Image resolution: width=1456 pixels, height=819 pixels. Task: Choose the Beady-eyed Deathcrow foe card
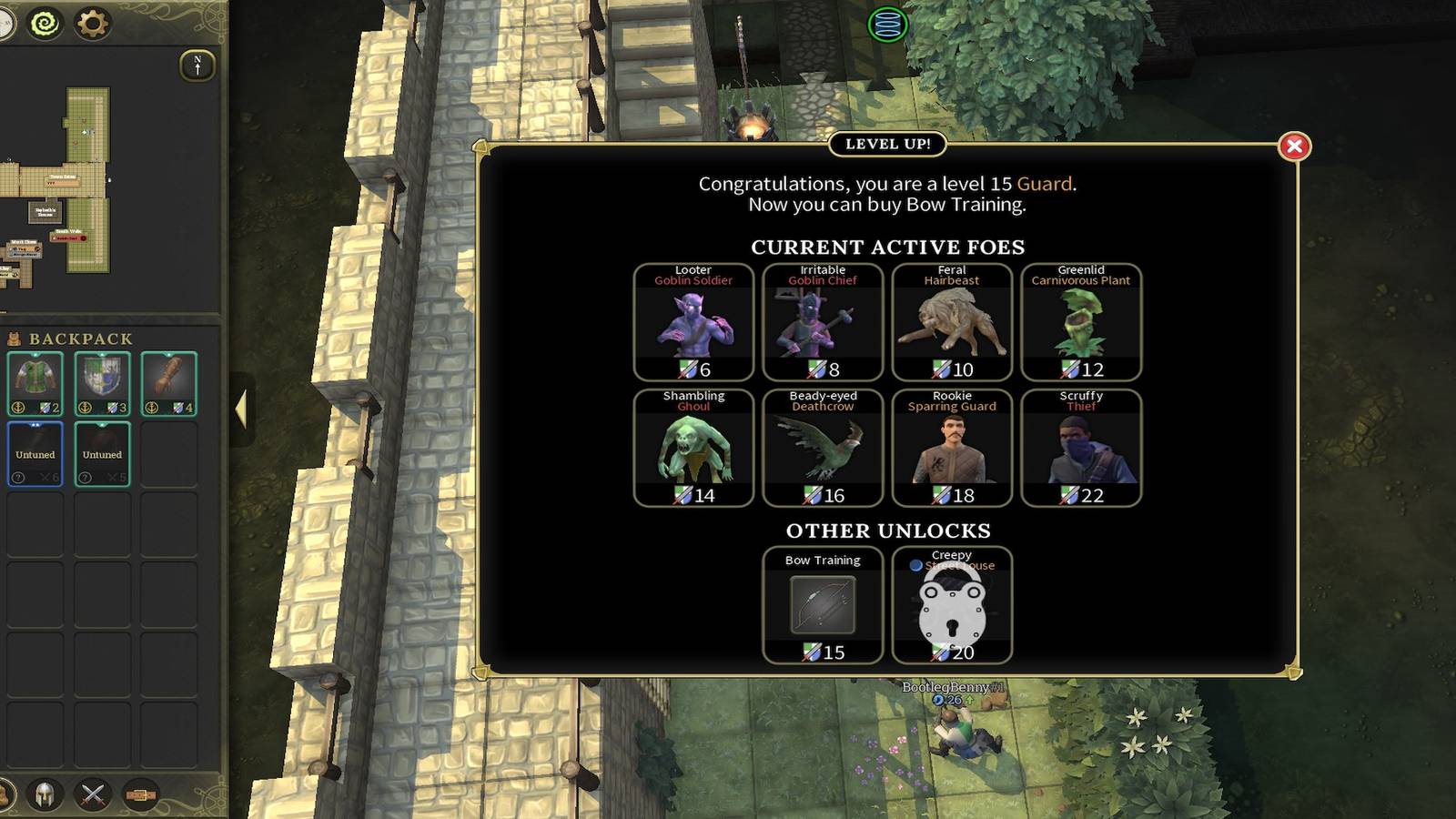[x=823, y=448]
